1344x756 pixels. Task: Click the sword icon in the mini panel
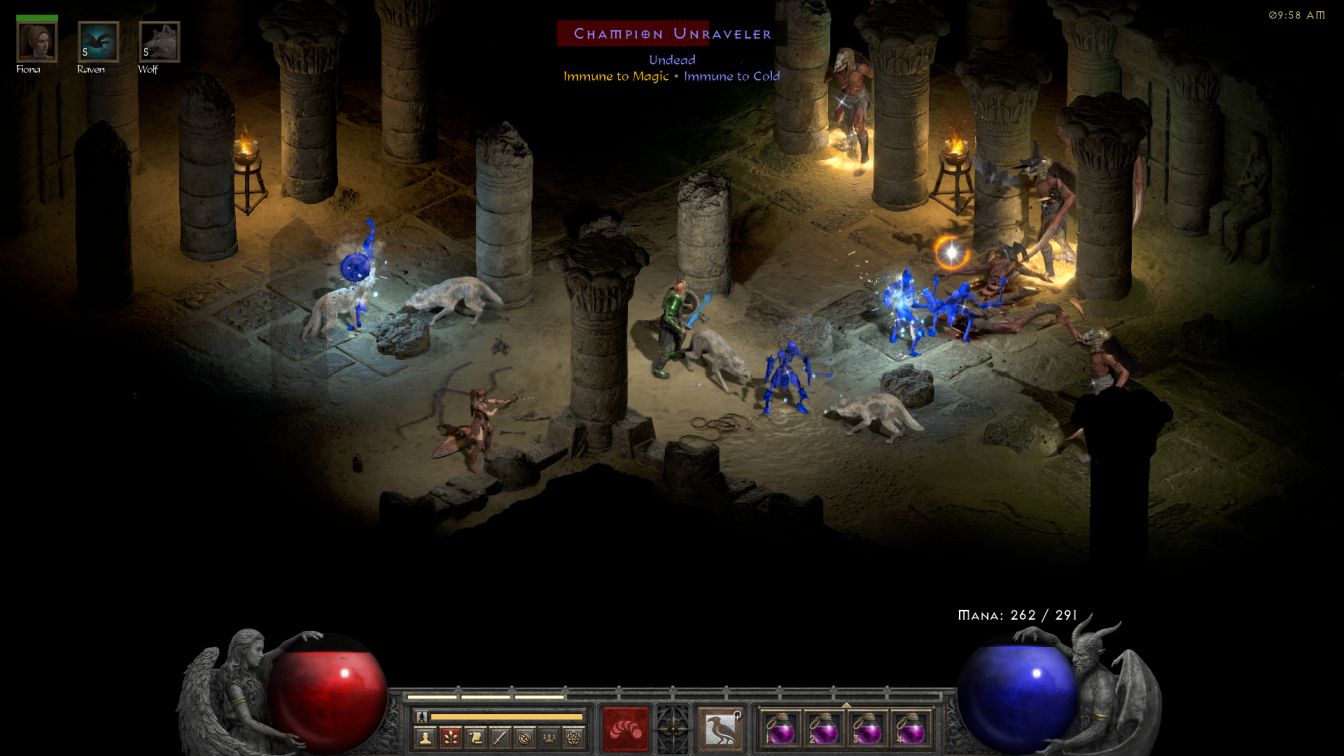pyautogui.click(x=499, y=738)
